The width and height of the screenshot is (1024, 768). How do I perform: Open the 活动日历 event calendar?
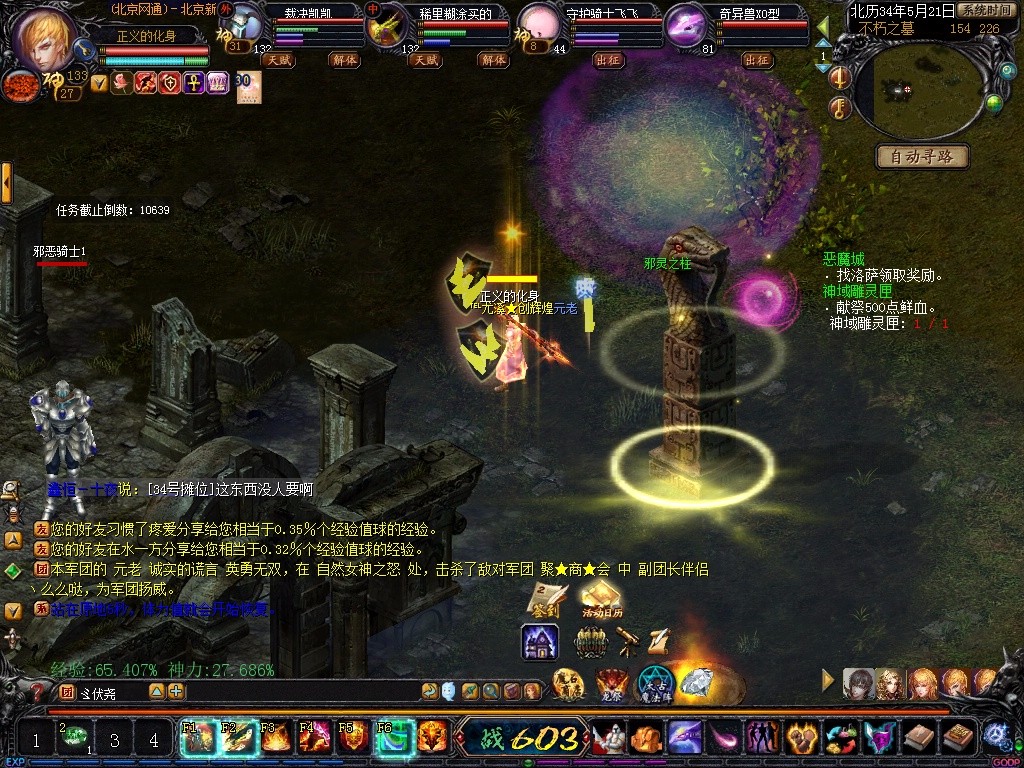tap(601, 600)
